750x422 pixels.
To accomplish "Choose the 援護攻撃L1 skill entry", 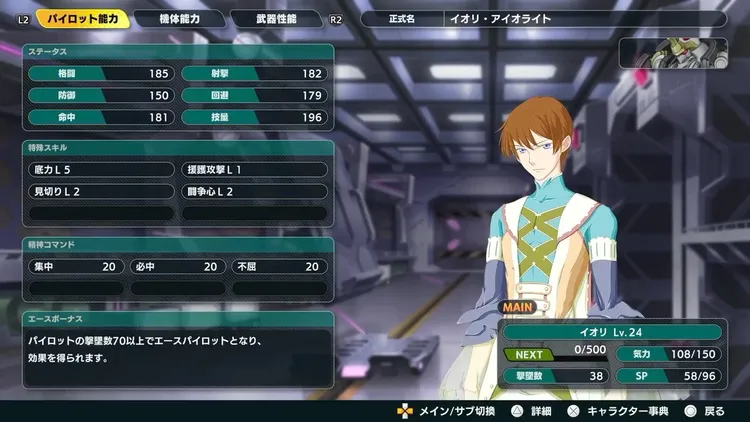I will pos(254,170).
